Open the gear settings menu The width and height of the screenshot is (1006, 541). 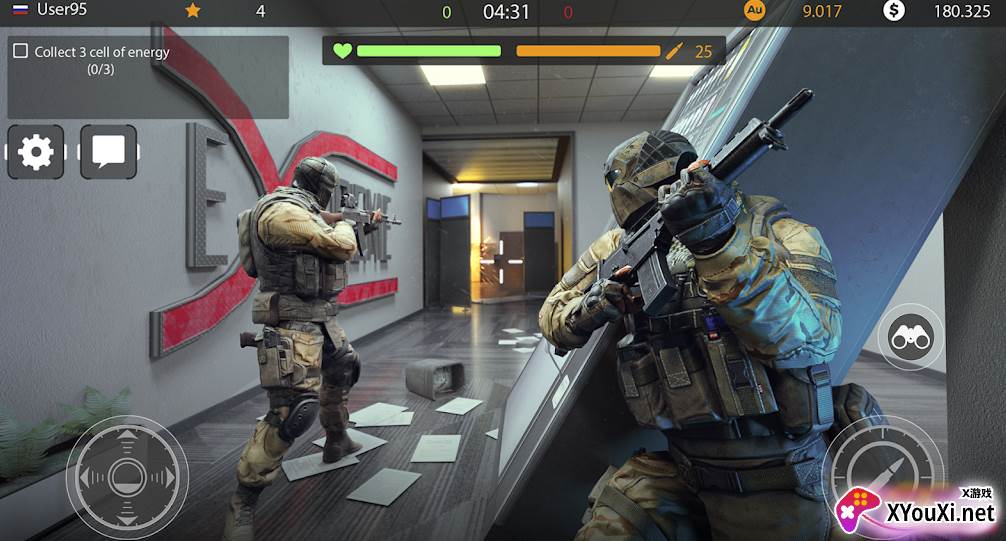(x=36, y=152)
